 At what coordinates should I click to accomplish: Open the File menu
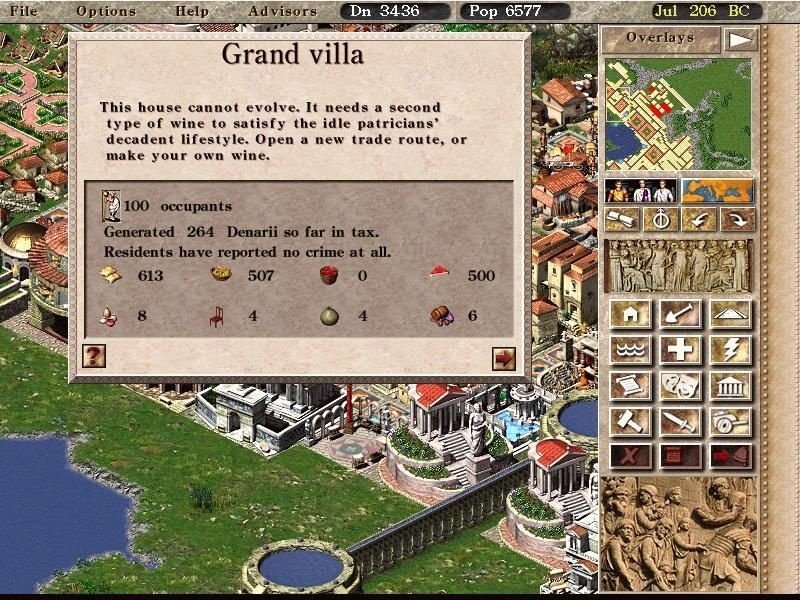pos(23,11)
